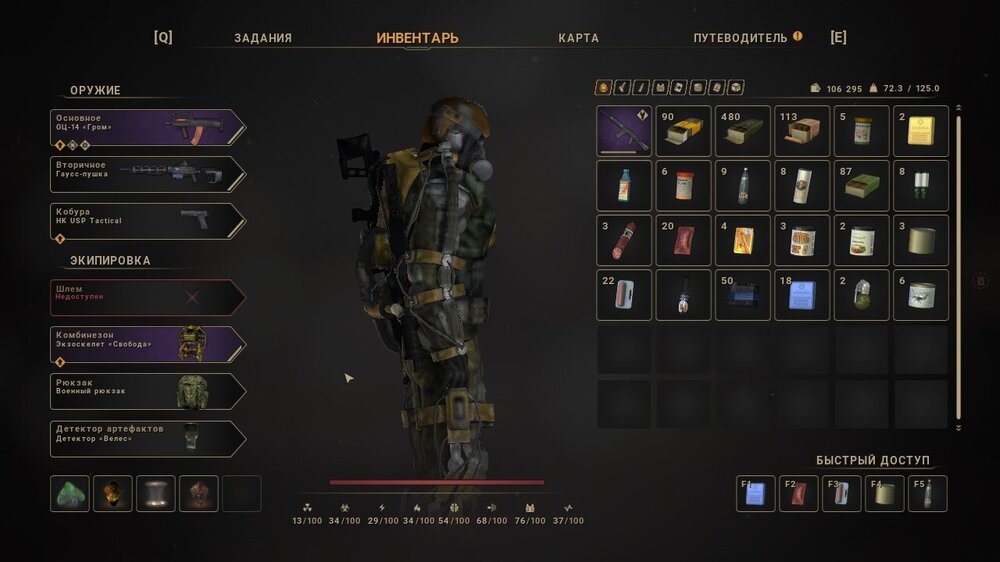Choose the HK USP Tactical holster slot
Viewport: 1000px width, 562px height.
click(x=147, y=221)
